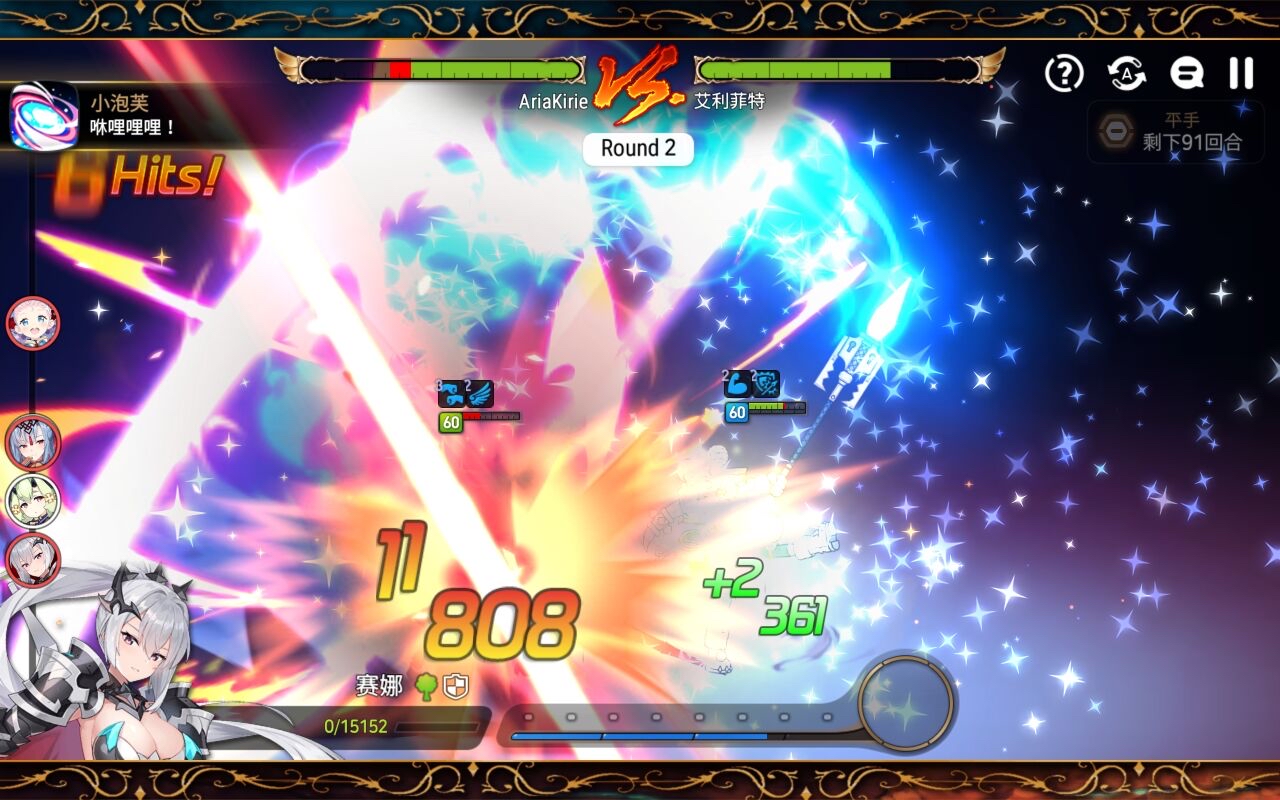
Task: Pause the battle
Action: click(1241, 73)
